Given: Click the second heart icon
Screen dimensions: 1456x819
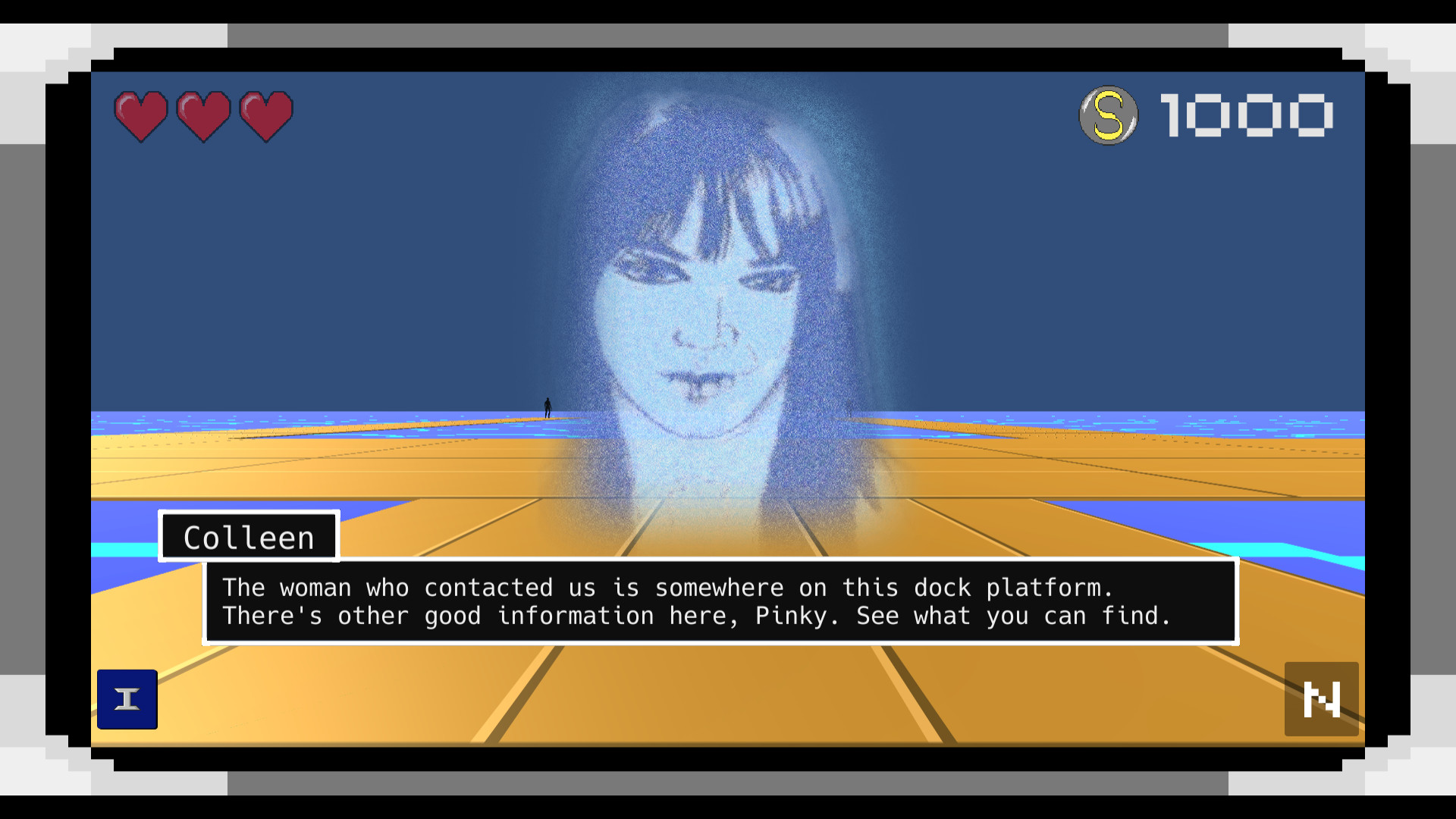Looking at the screenshot, I should [x=202, y=115].
